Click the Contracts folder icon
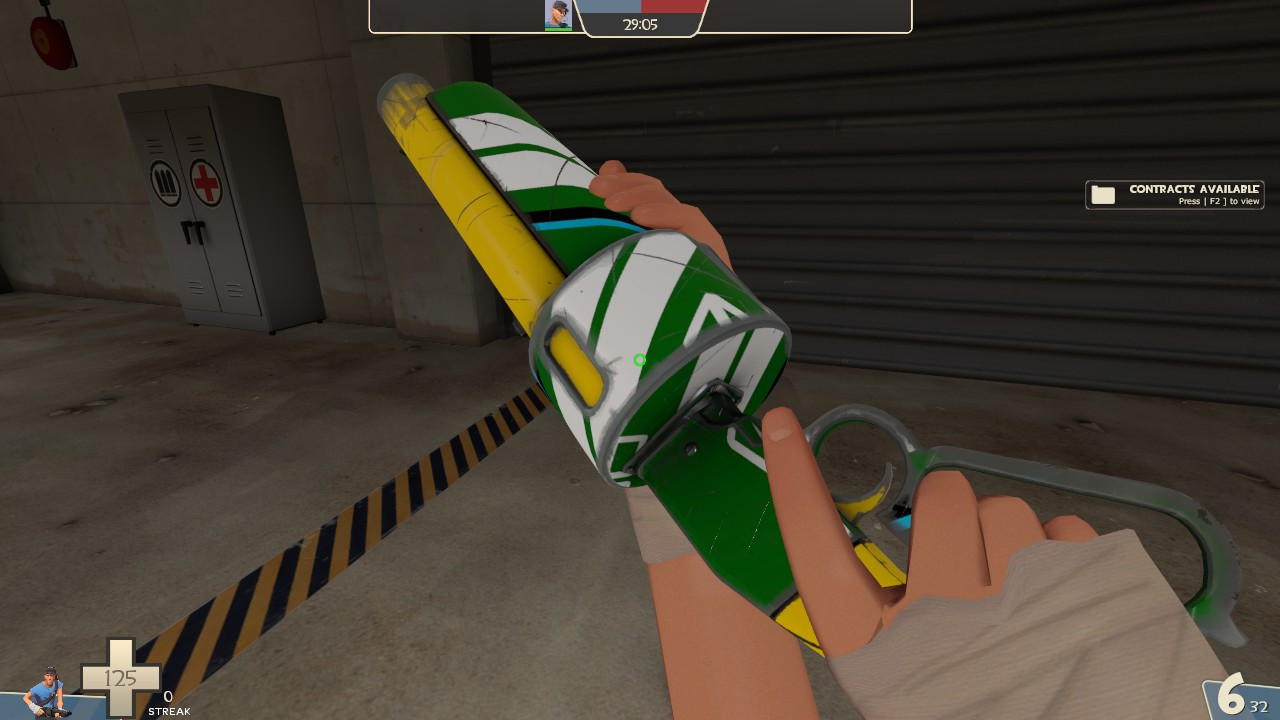 pyautogui.click(x=1103, y=194)
